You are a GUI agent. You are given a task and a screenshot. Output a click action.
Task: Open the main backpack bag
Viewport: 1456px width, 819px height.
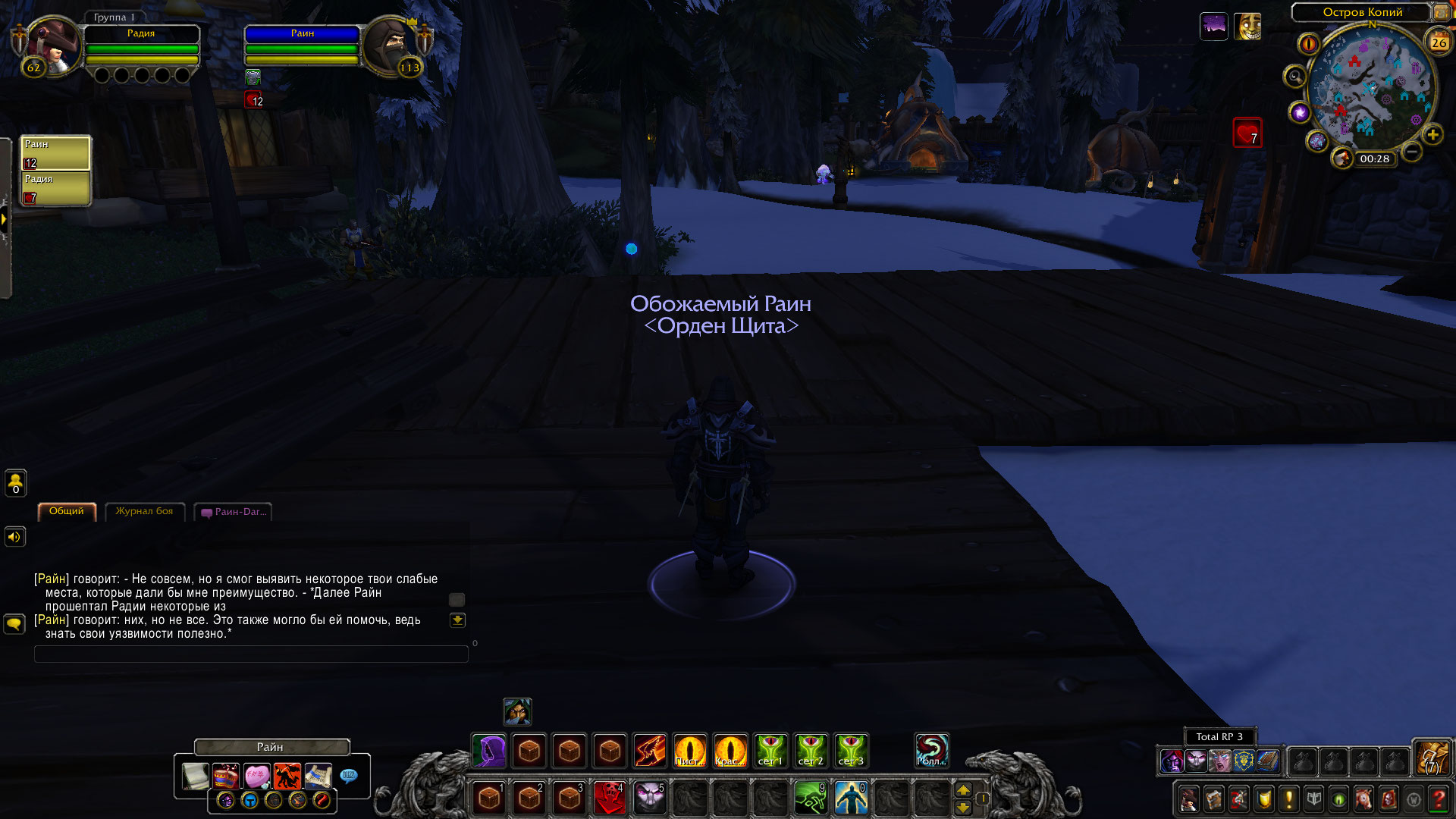coord(1431,757)
